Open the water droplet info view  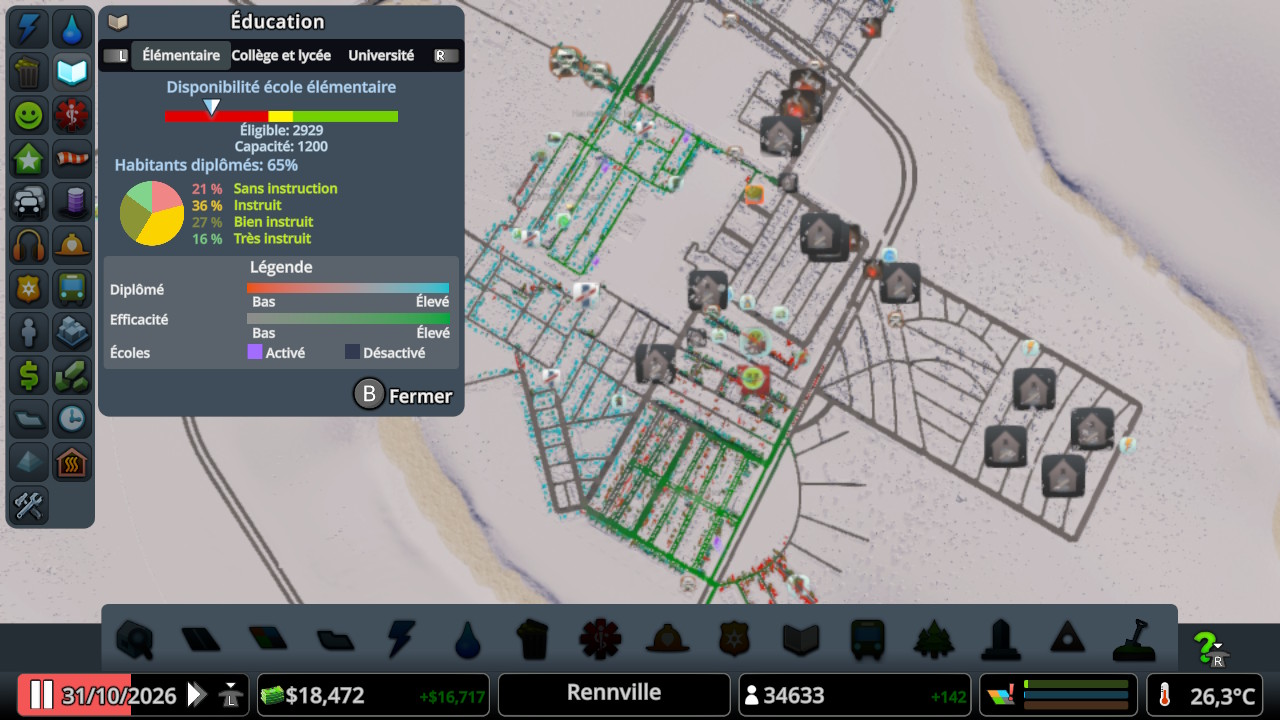(x=71, y=29)
